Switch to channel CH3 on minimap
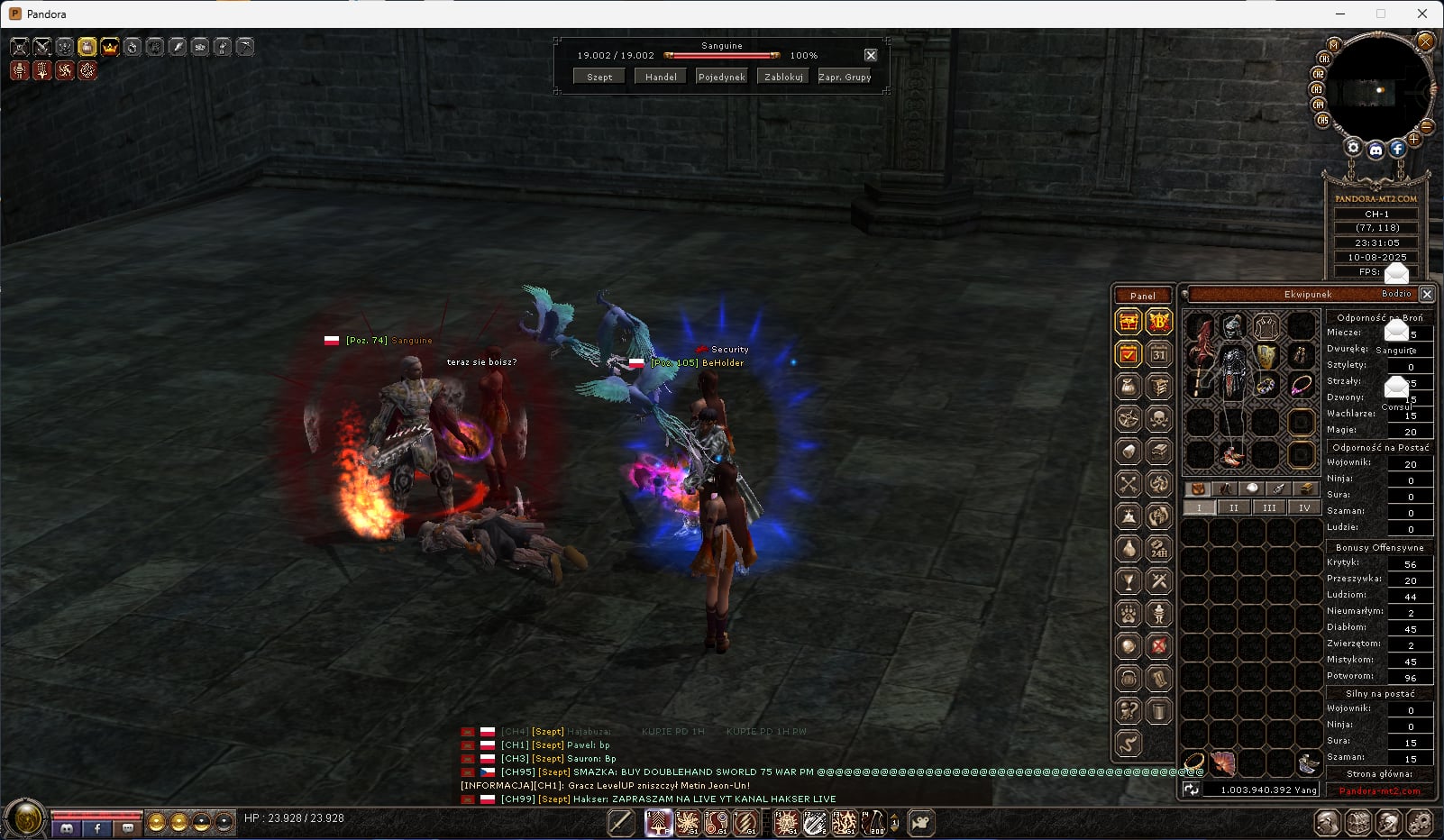The height and width of the screenshot is (840, 1444). click(1317, 89)
